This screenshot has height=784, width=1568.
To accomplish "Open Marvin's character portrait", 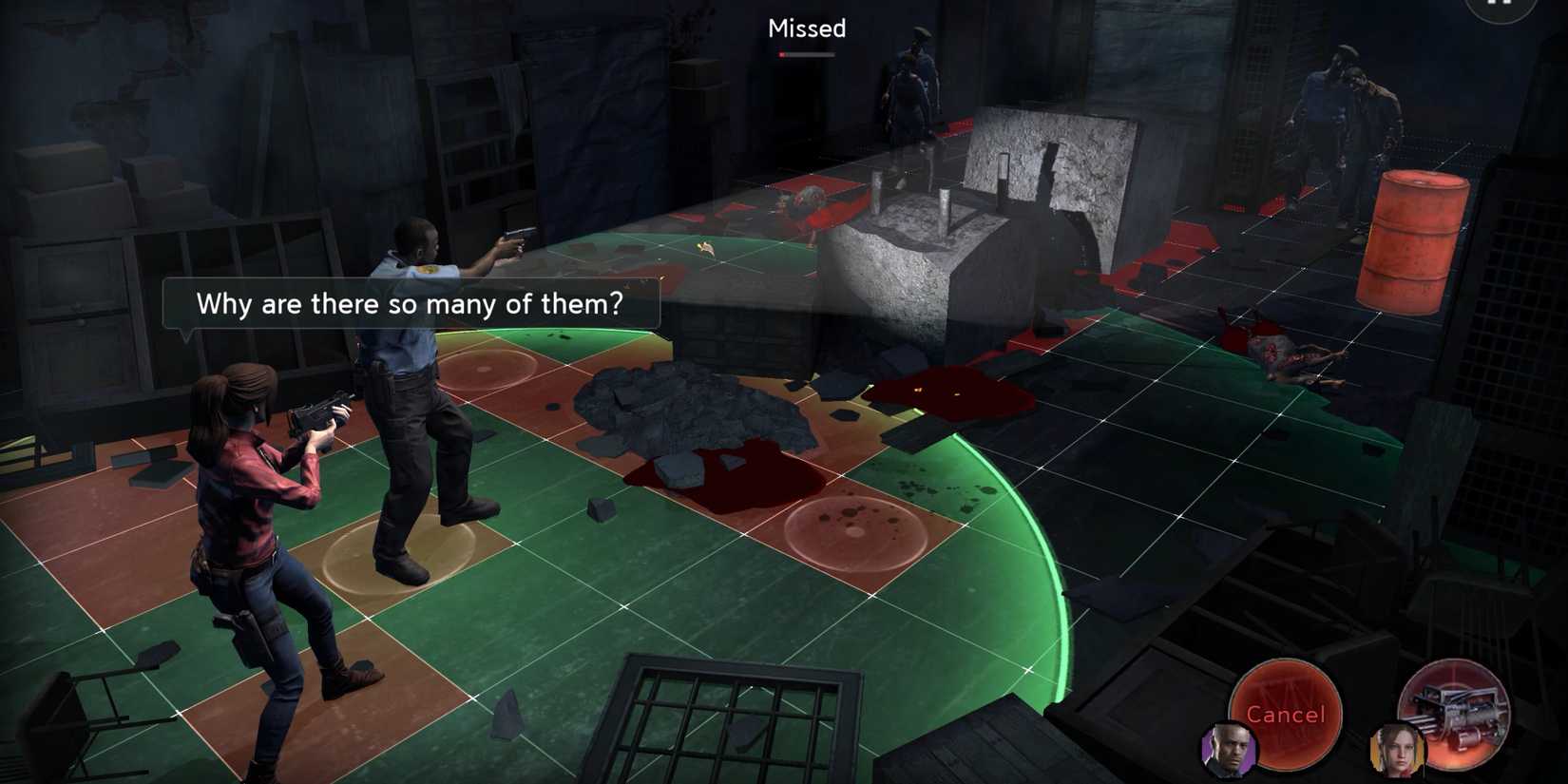I will pyautogui.click(x=1233, y=752).
